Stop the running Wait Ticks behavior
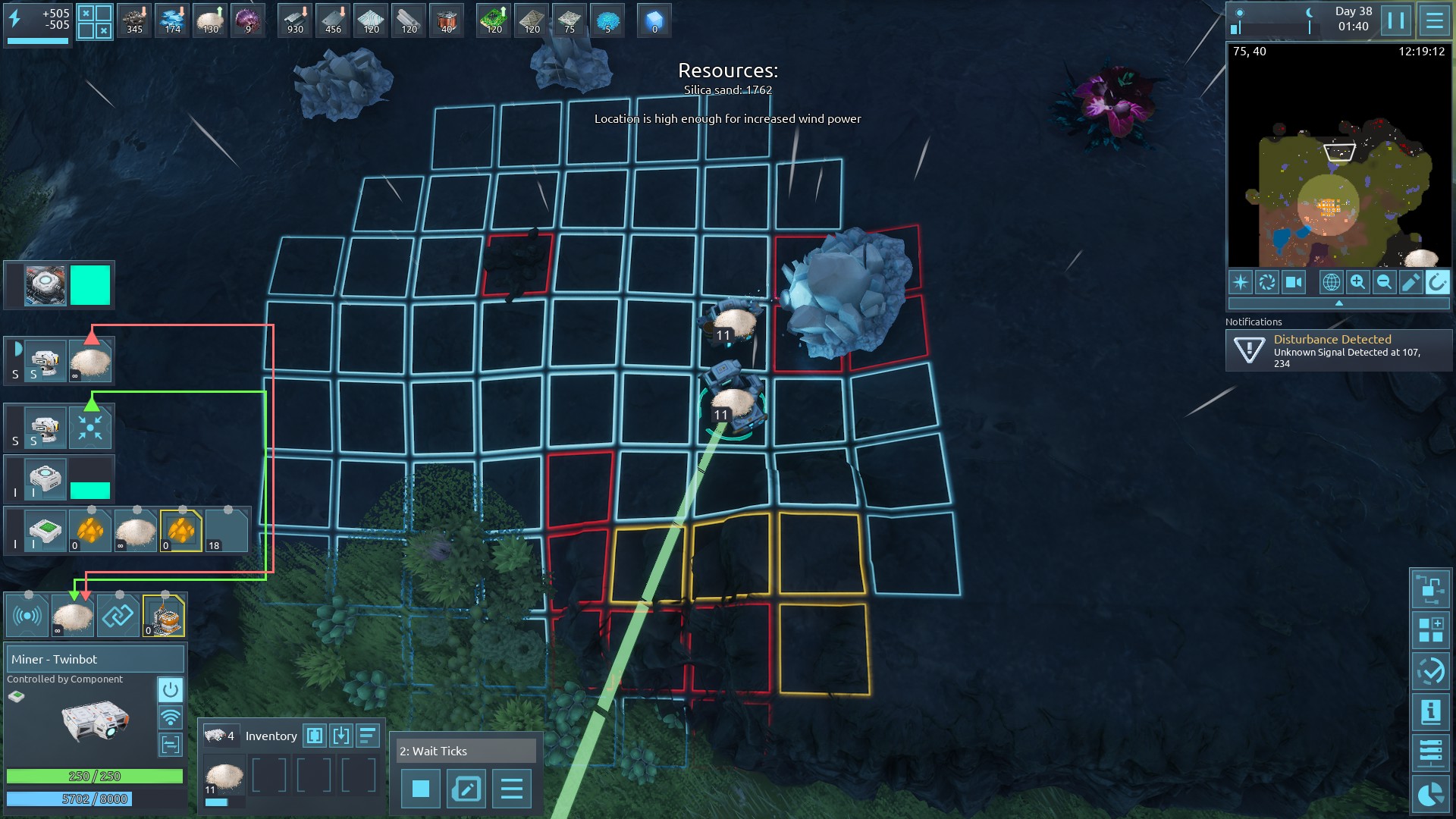Viewport: 1456px width, 819px height. pos(421,789)
